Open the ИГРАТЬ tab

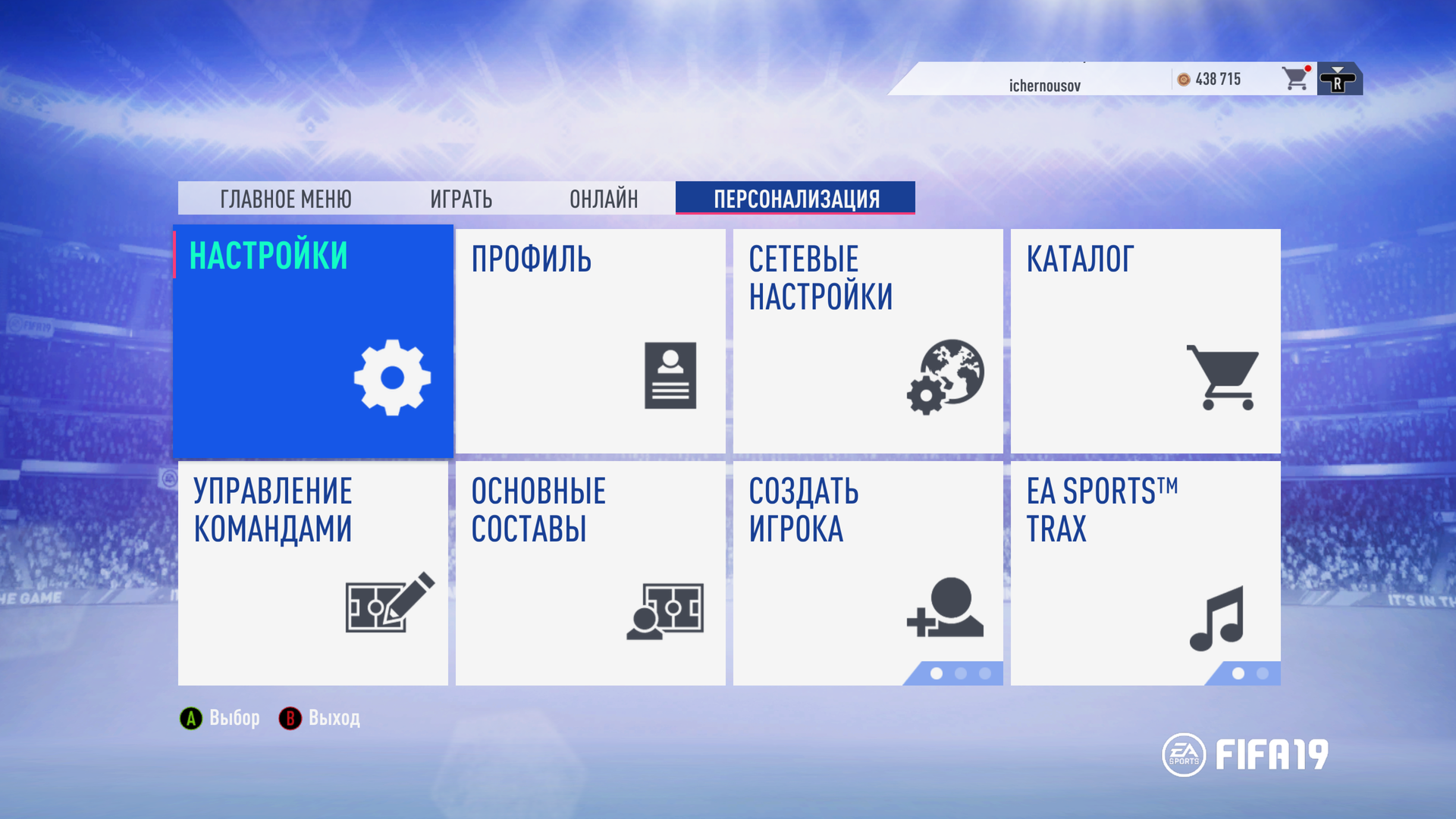[x=460, y=199]
